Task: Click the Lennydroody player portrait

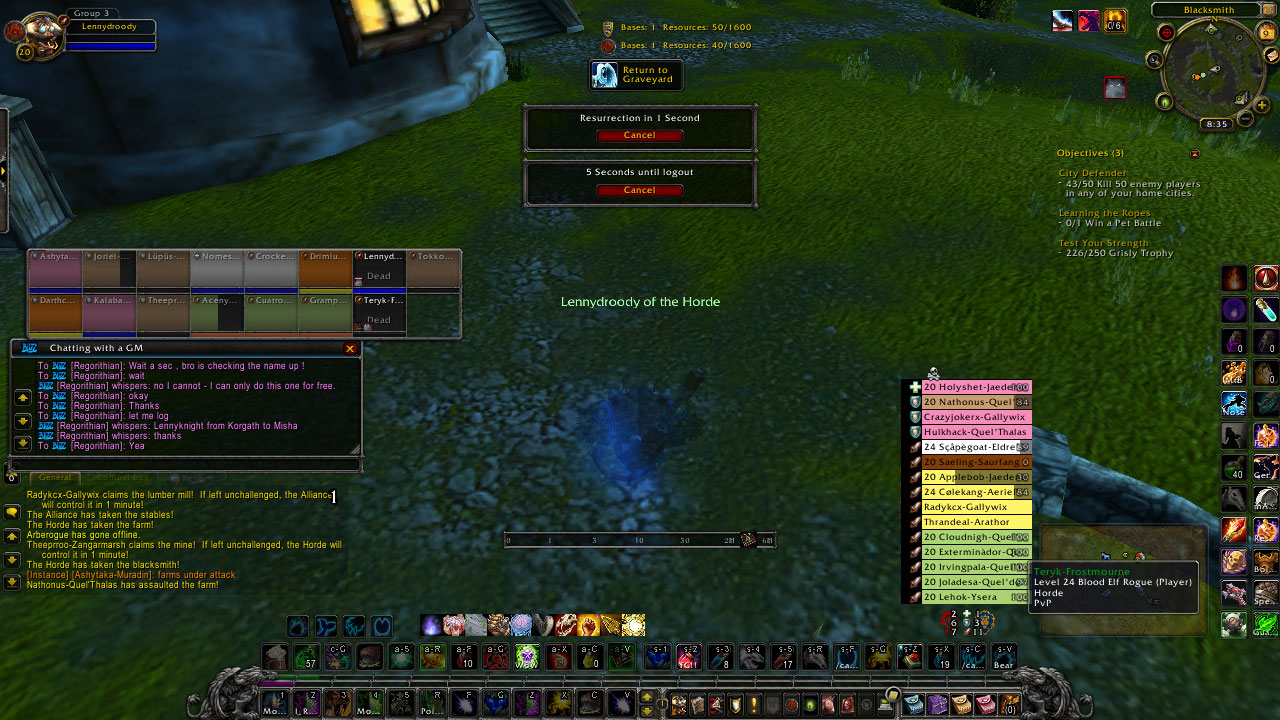Action: coord(37,31)
